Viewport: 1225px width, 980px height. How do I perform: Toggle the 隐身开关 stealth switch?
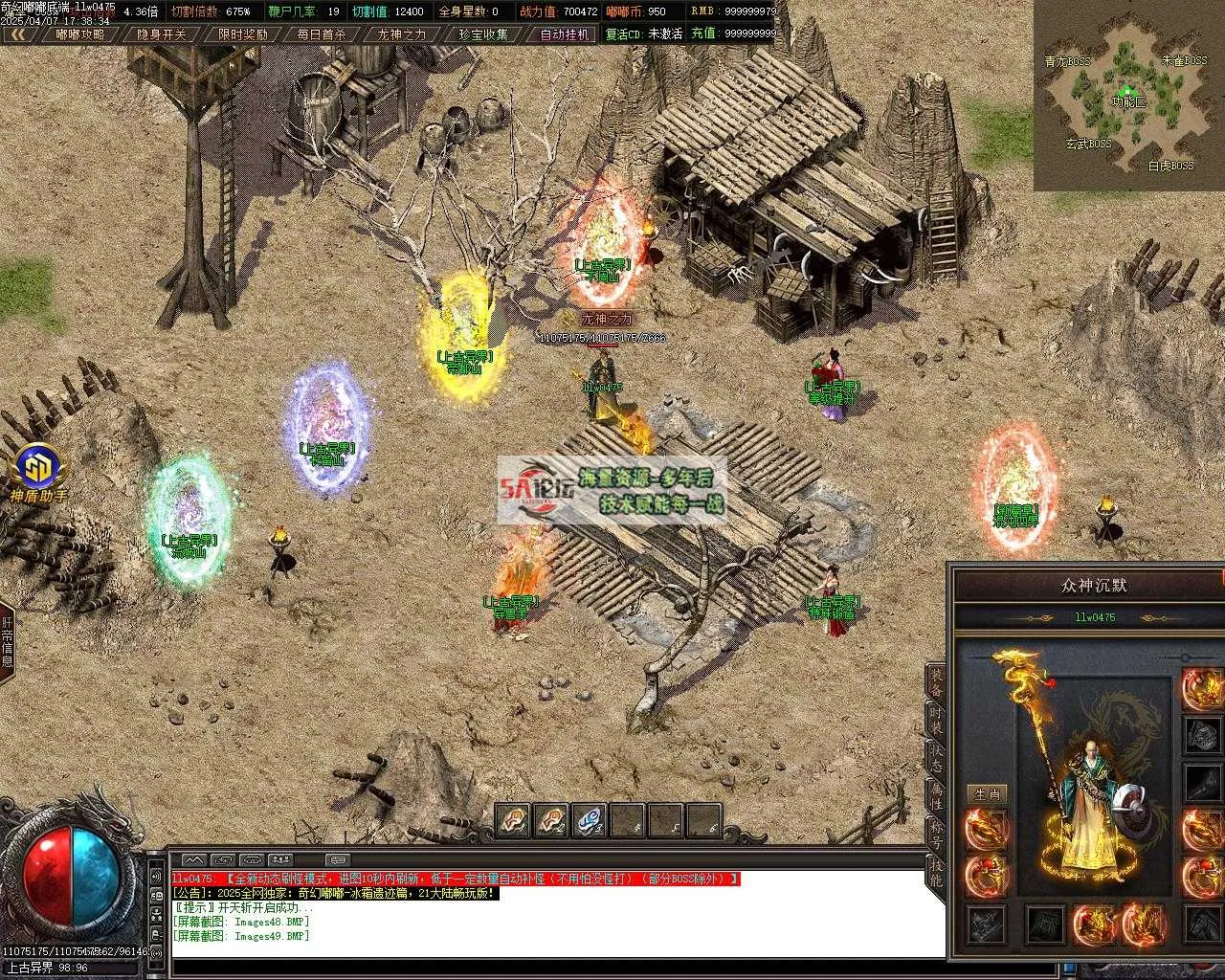[162, 34]
